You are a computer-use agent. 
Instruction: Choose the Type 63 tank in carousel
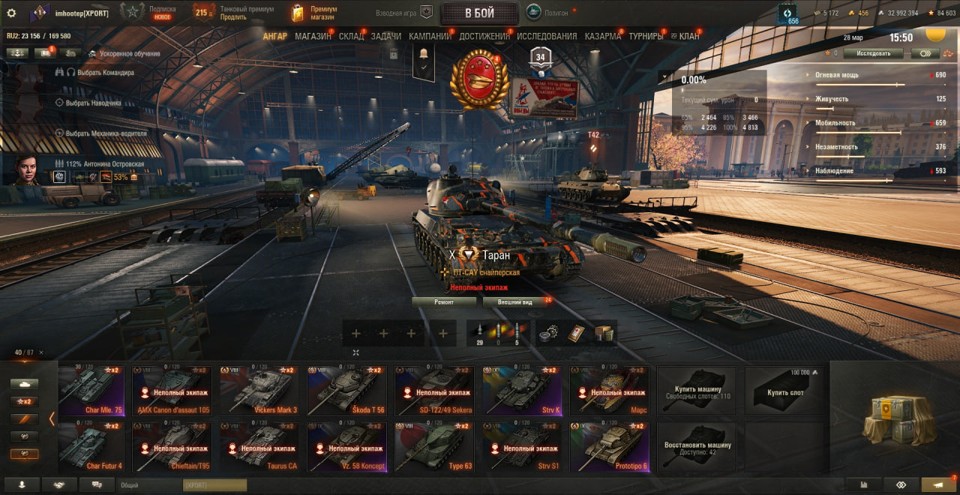tap(433, 446)
